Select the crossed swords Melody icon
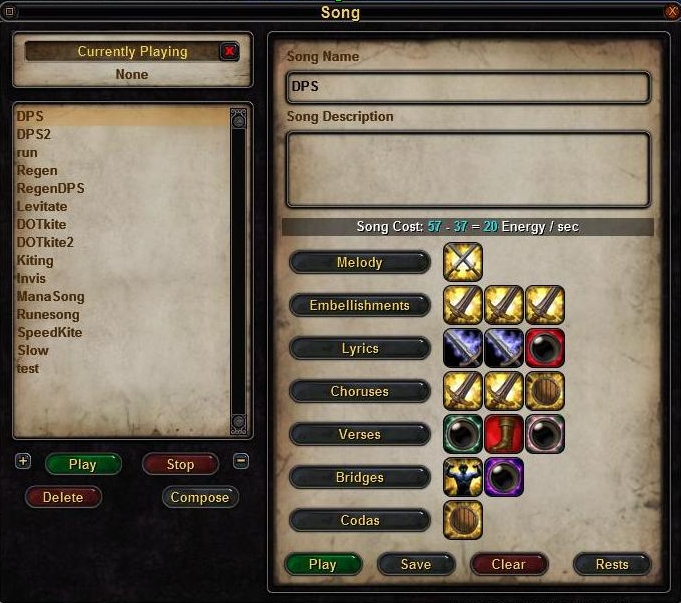Screen dimensions: 681x603 coord(463,262)
